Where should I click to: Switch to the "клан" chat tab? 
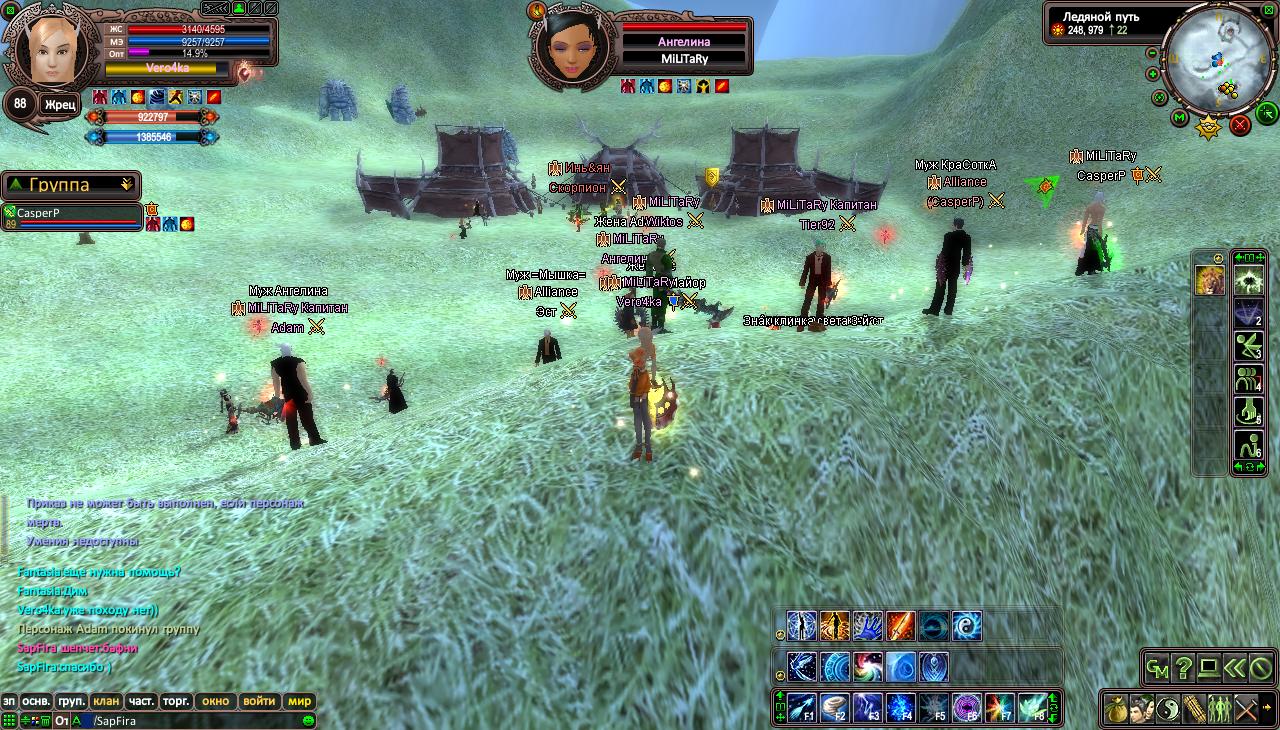[105, 701]
